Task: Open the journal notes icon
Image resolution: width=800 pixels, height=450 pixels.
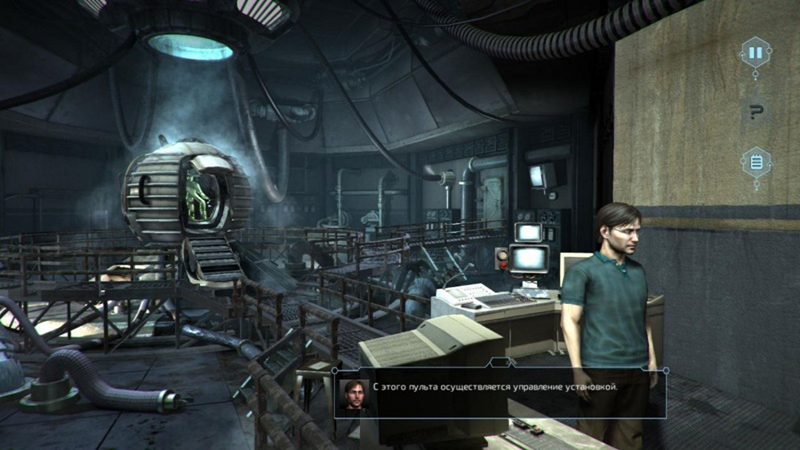Action: point(755,161)
